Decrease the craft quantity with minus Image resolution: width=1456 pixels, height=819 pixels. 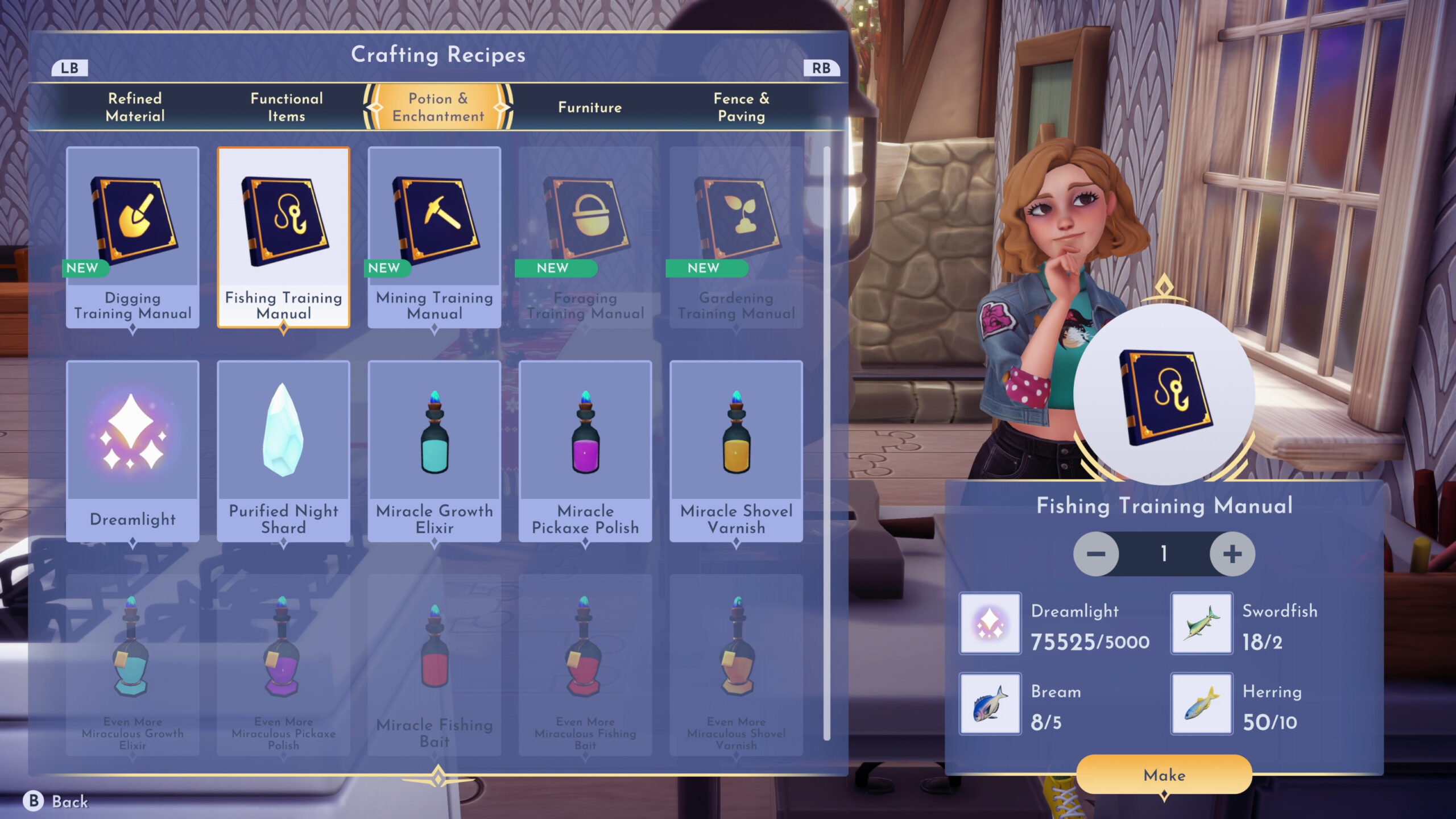tap(1096, 554)
